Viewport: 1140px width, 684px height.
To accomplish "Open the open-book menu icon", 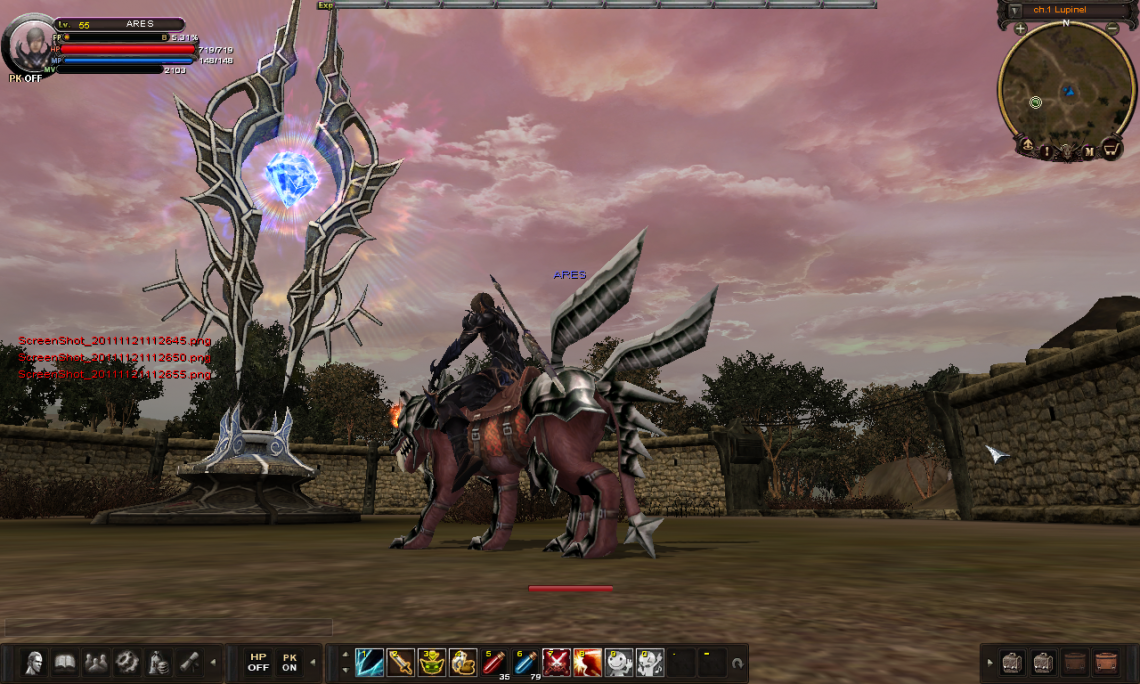I will (65, 662).
